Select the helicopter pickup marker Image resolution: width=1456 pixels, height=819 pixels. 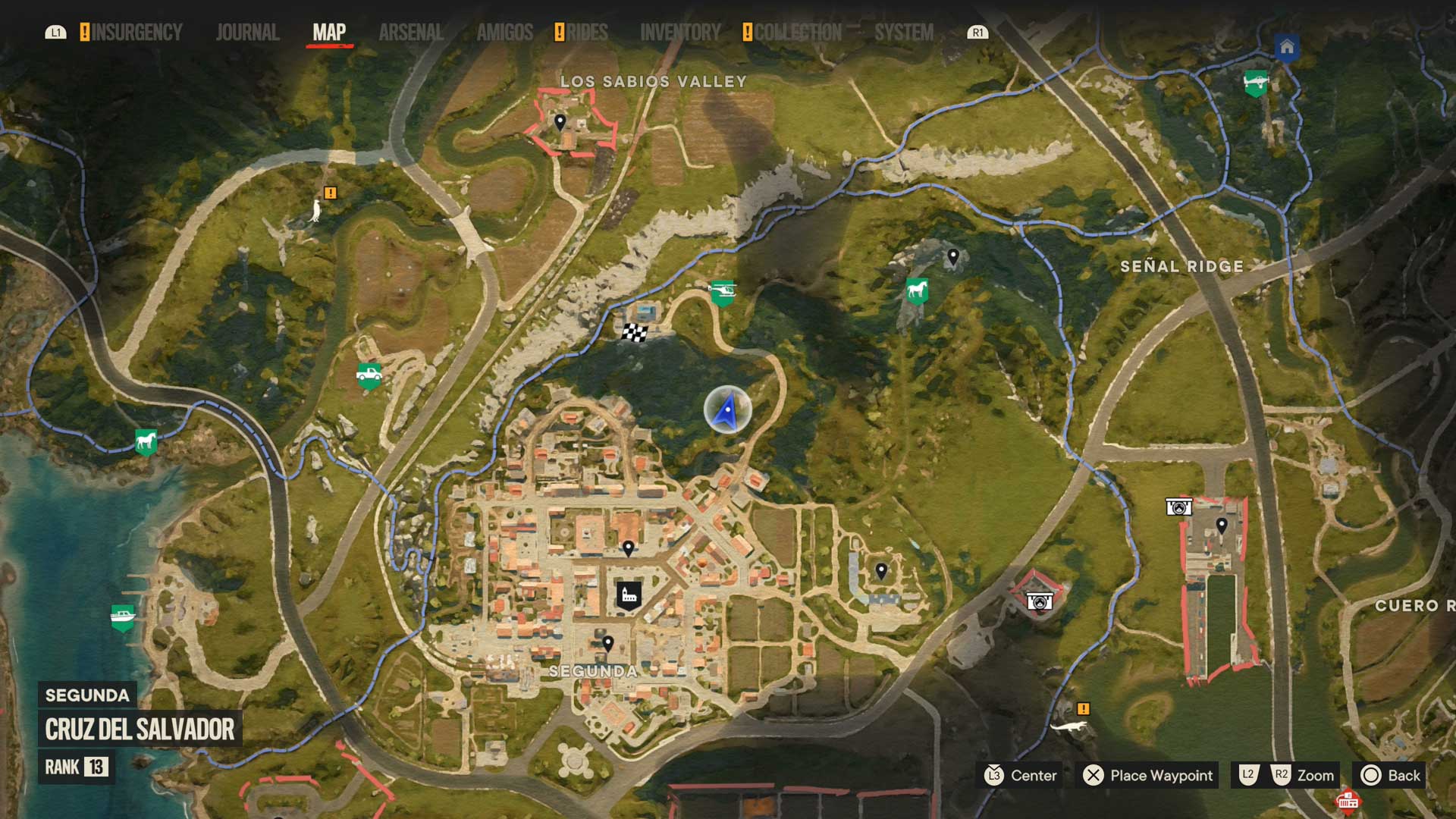[722, 291]
